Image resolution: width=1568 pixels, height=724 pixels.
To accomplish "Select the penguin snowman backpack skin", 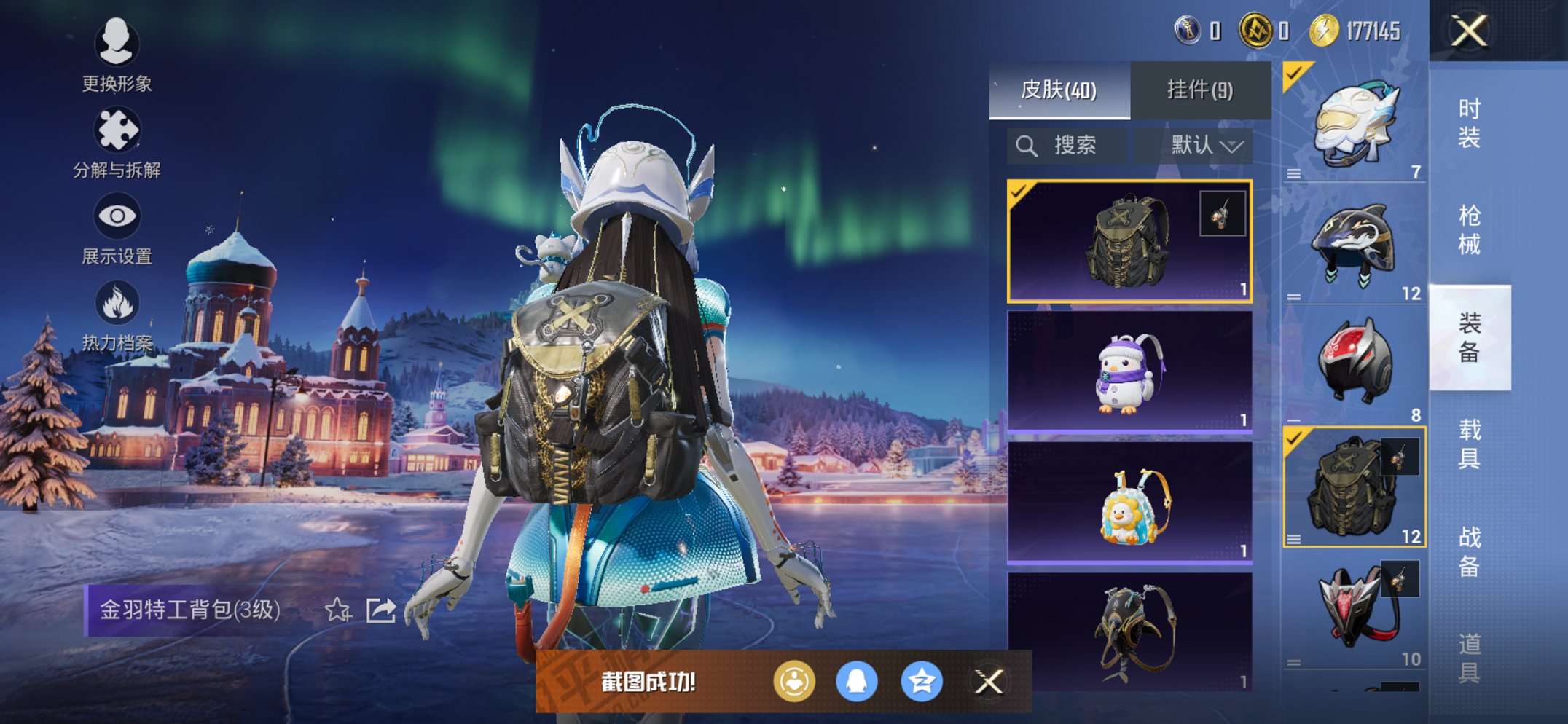I will click(x=1129, y=371).
